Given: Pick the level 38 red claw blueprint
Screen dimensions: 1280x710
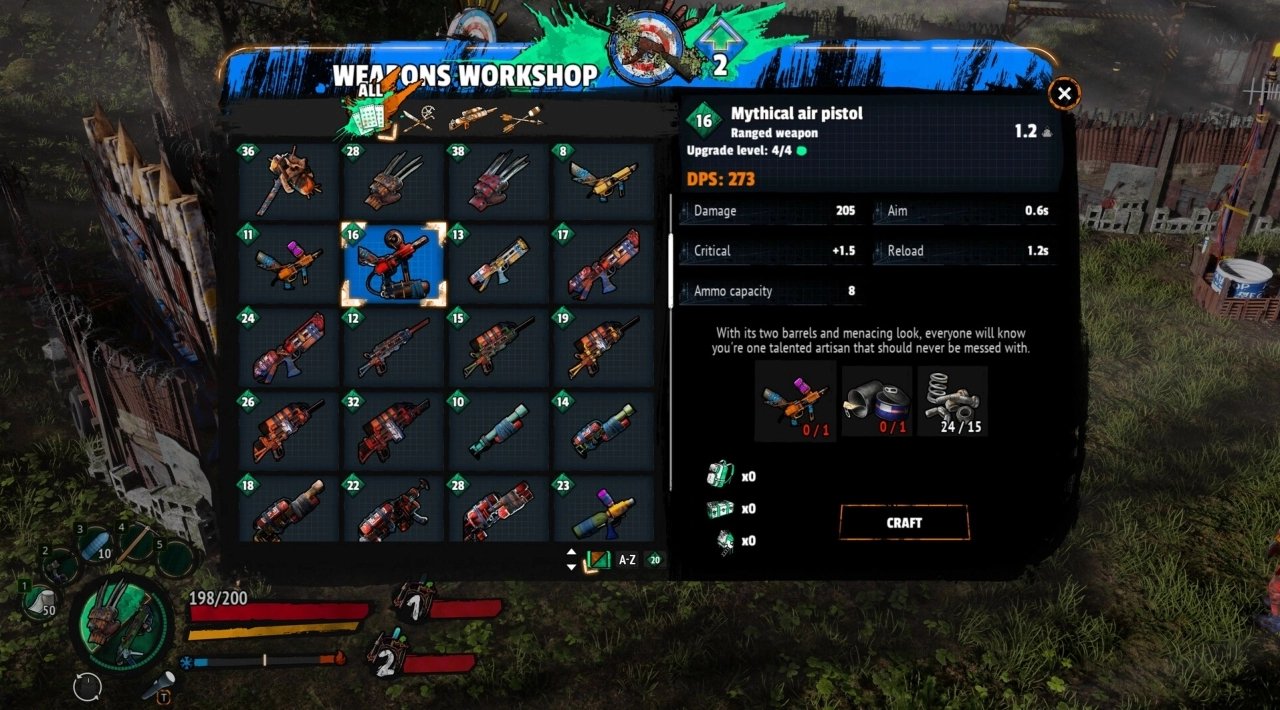Looking at the screenshot, I should (497, 180).
